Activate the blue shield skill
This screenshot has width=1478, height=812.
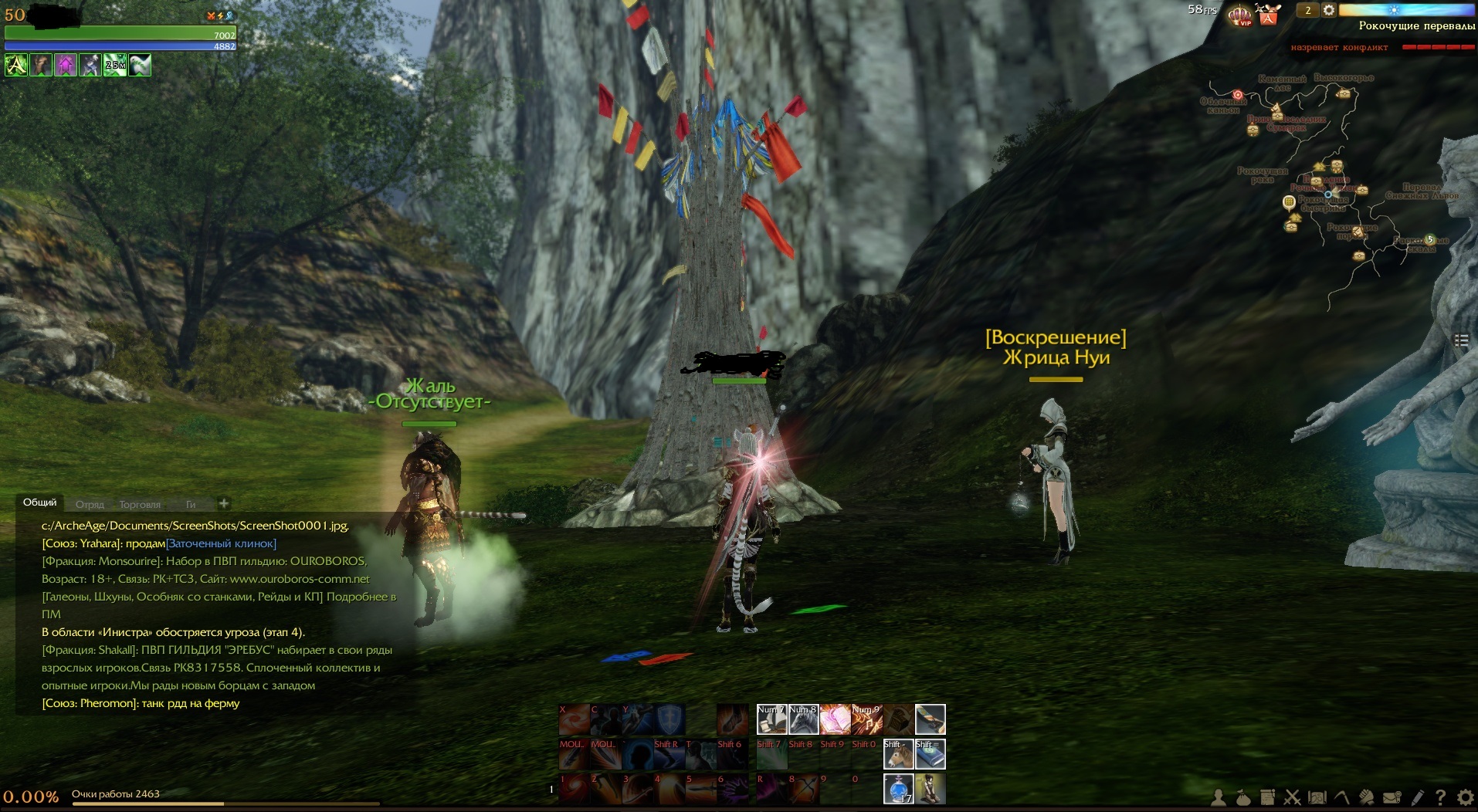670,719
